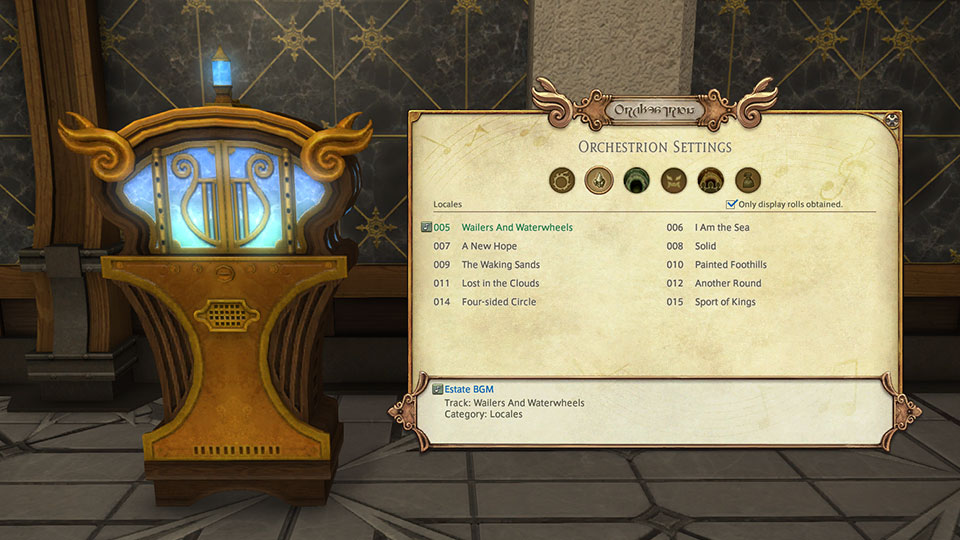Choose the Sport of Kings track
960x540 pixels.
[x=725, y=302]
